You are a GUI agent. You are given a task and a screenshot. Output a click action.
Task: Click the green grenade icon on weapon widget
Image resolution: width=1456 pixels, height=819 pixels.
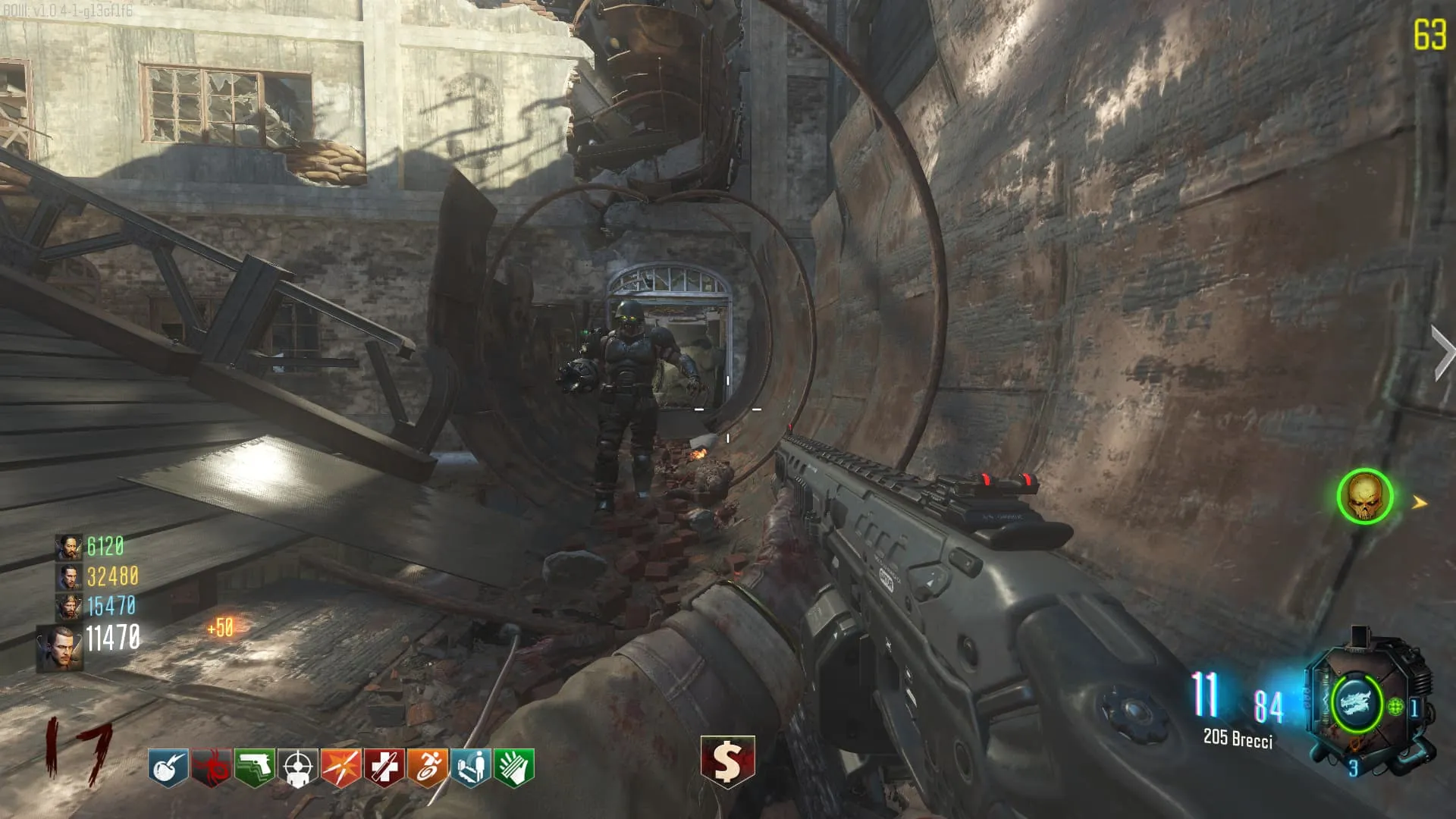(x=1396, y=708)
